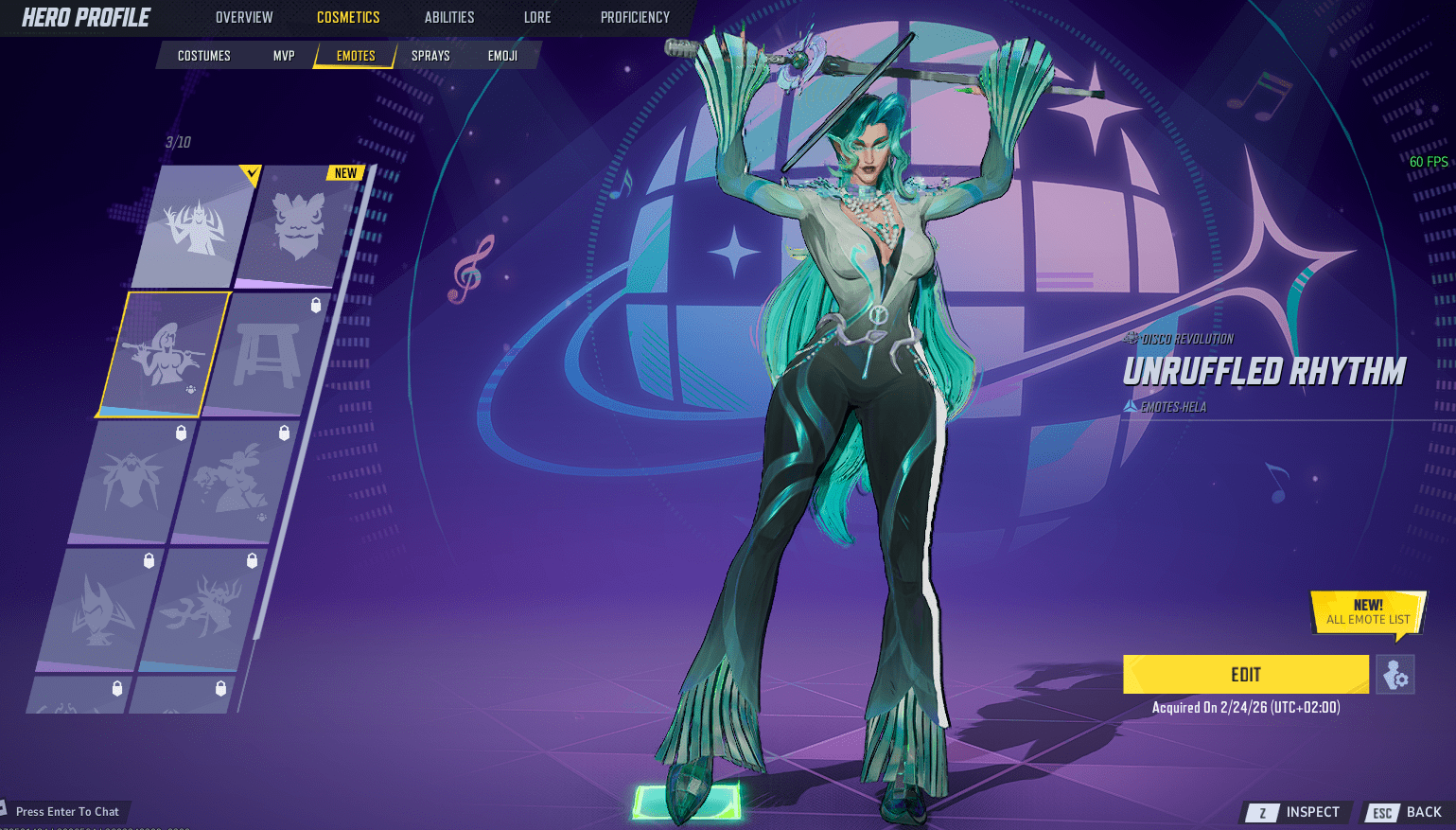
Task: Open the Overview tab
Action: point(244,17)
